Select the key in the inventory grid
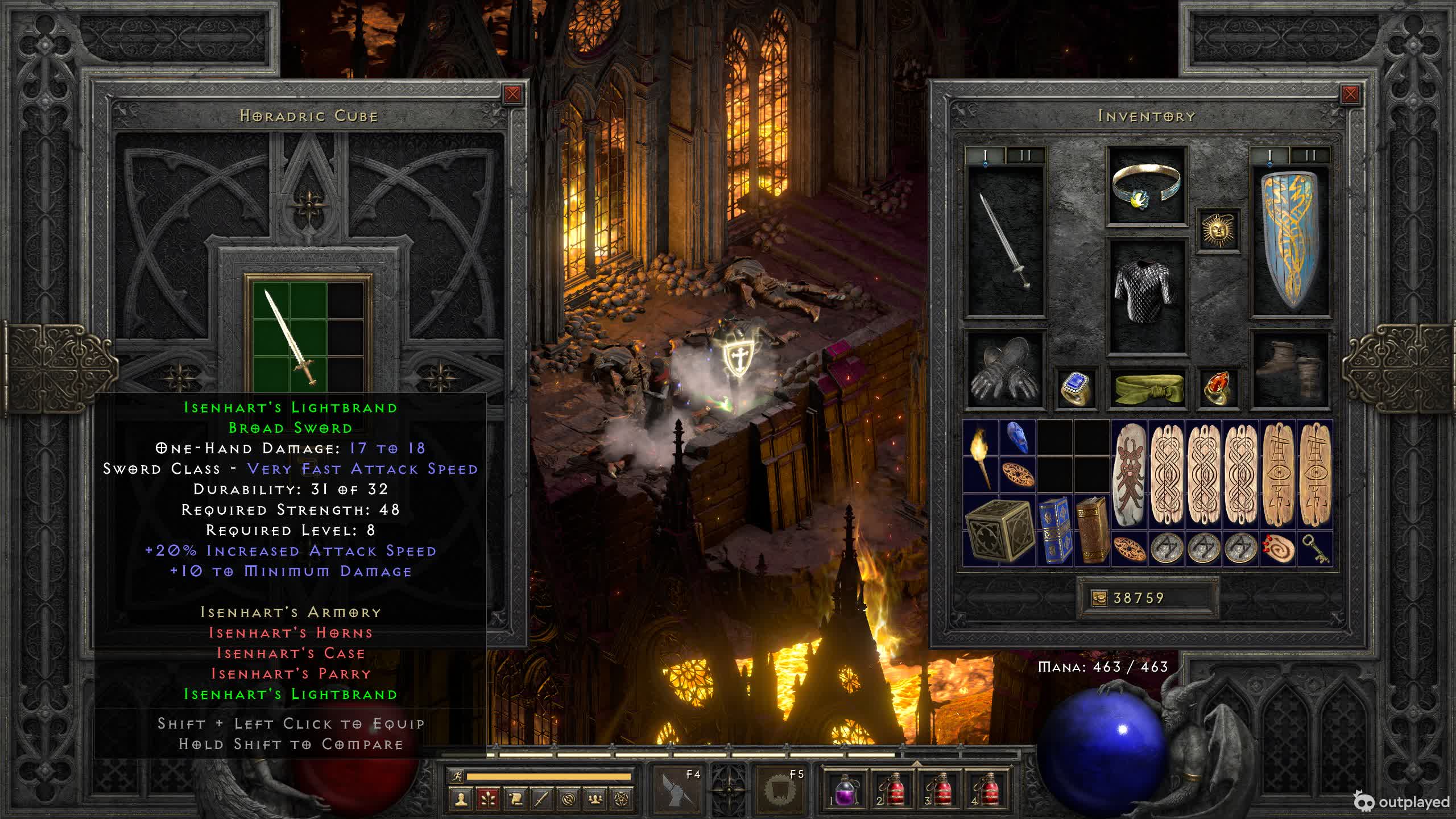Image resolution: width=1456 pixels, height=819 pixels. pos(1315,549)
